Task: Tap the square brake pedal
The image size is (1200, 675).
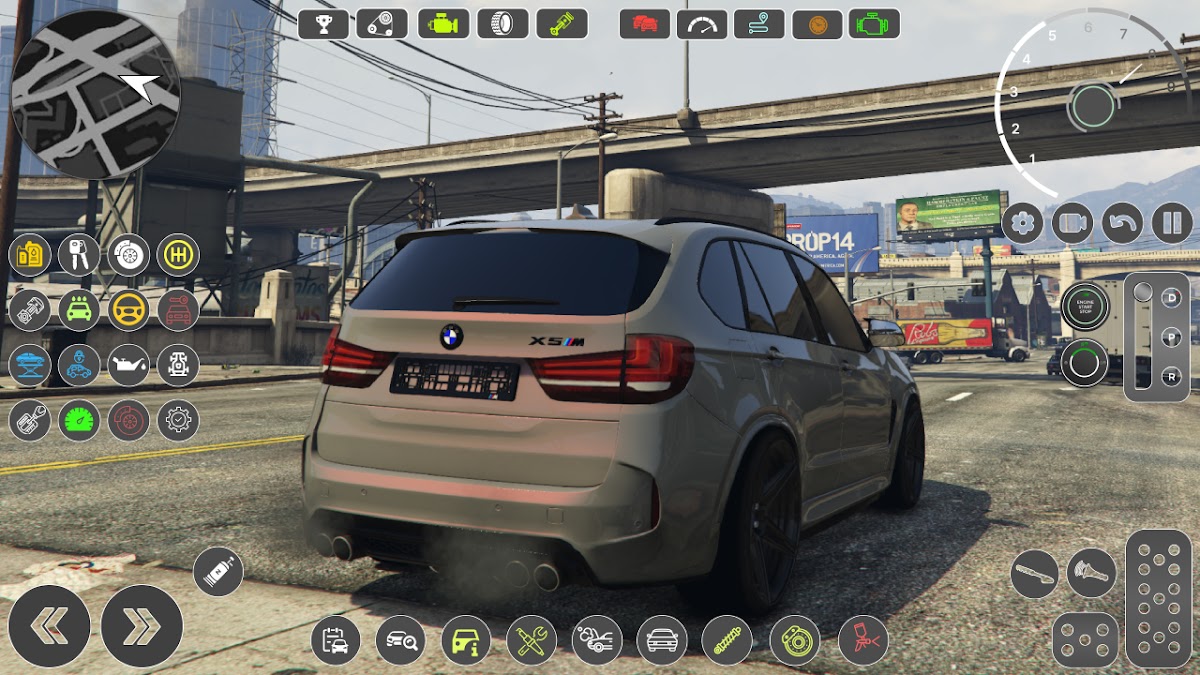Action: (x=1085, y=640)
